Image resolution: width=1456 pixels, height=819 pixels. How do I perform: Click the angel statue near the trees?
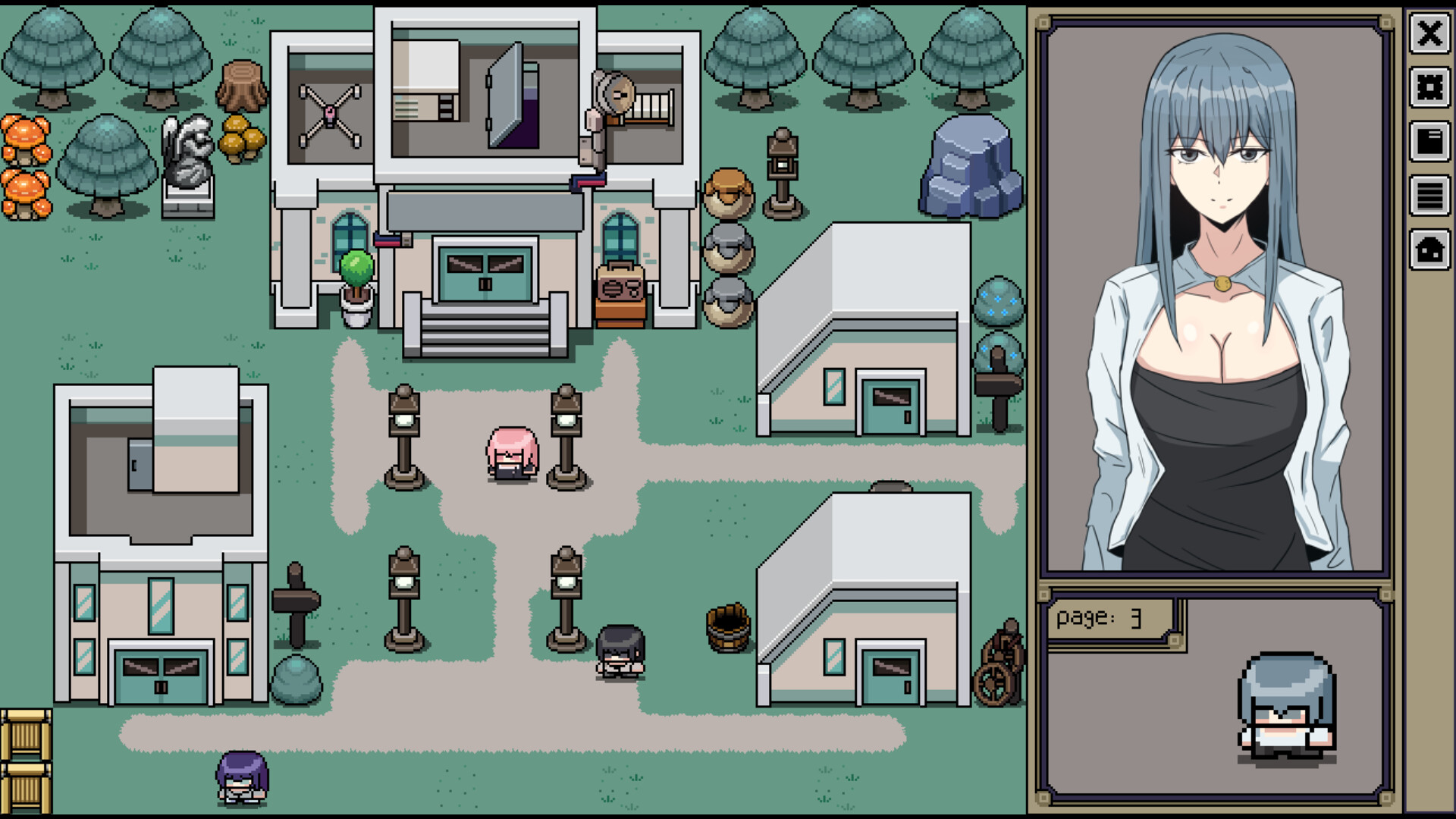(x=187, y=159)
